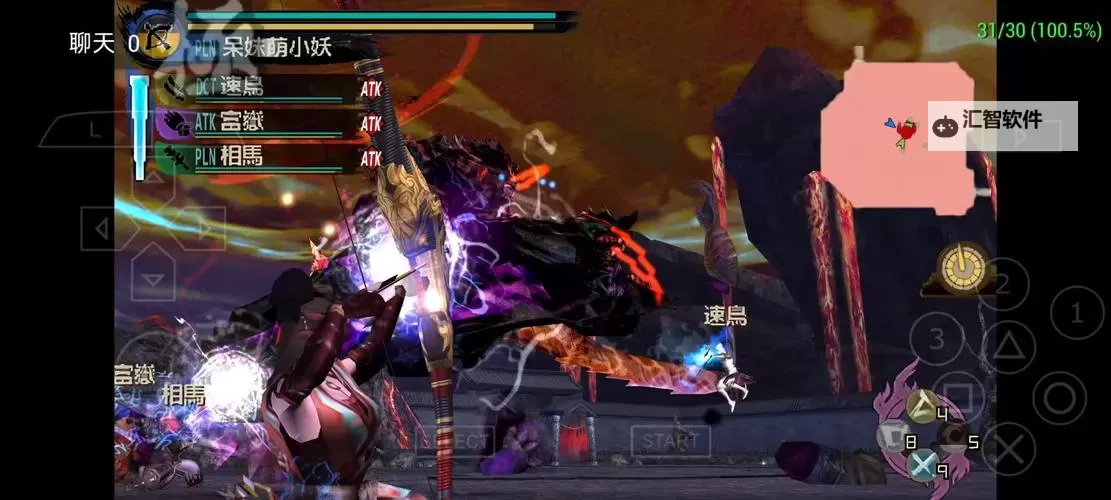The image size is (1111, 500).
Task: Tap the round overlay button numbered 1
Action: [1078, 314]
